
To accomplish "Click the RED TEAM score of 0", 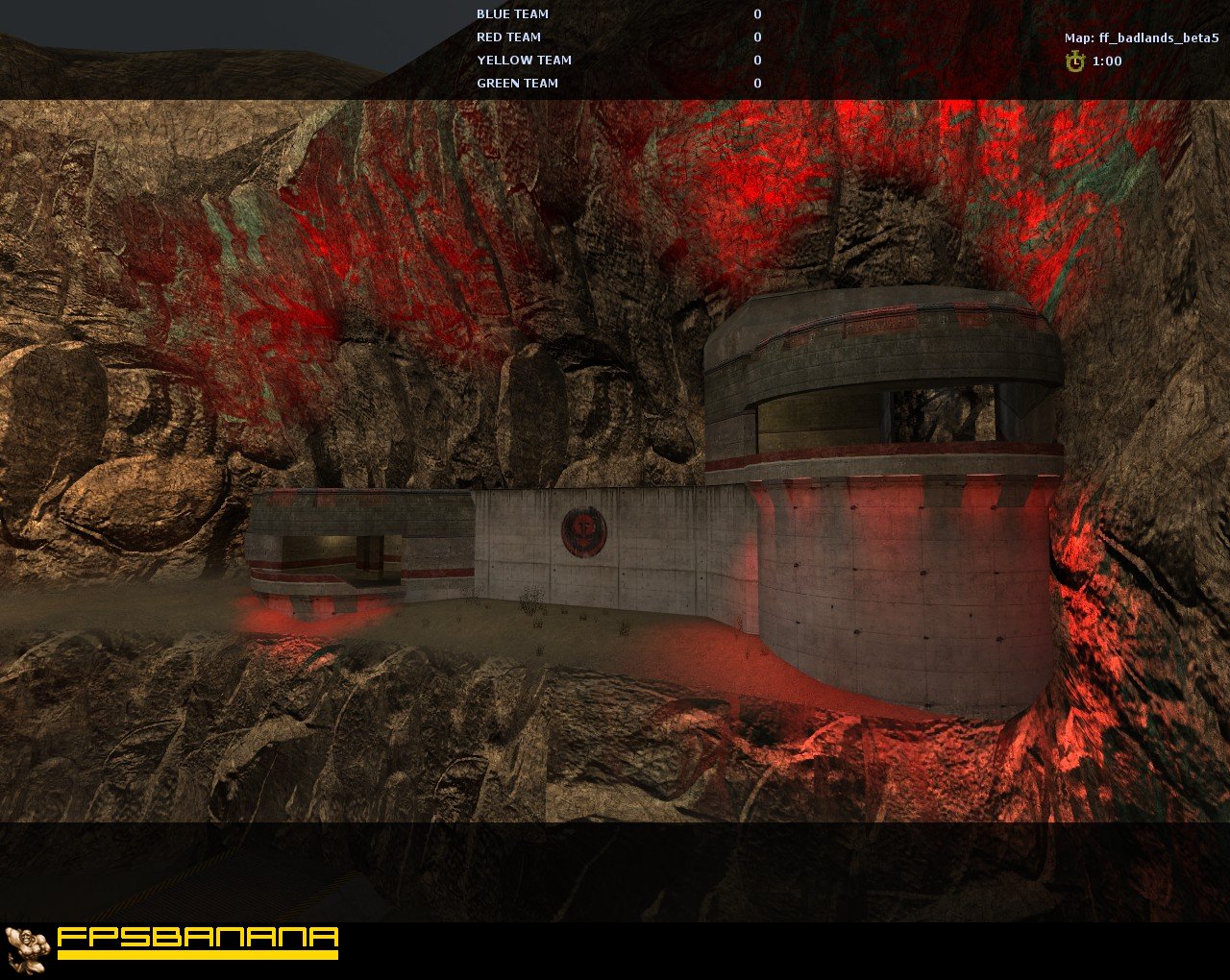I will pos(757,37).
